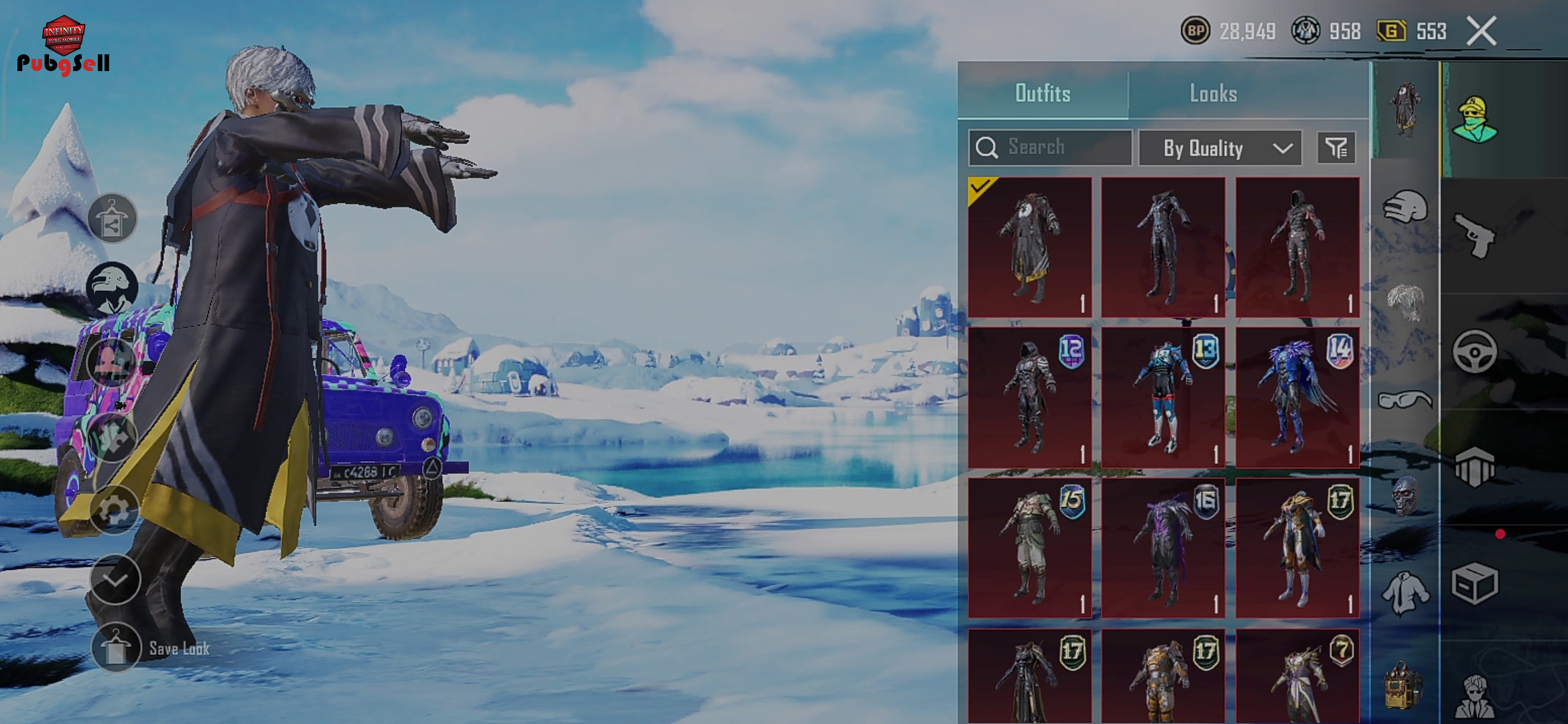Viewport: 1568px width, 724px height.
Task: Open the Outfits tab
Action: (1043, 93)
